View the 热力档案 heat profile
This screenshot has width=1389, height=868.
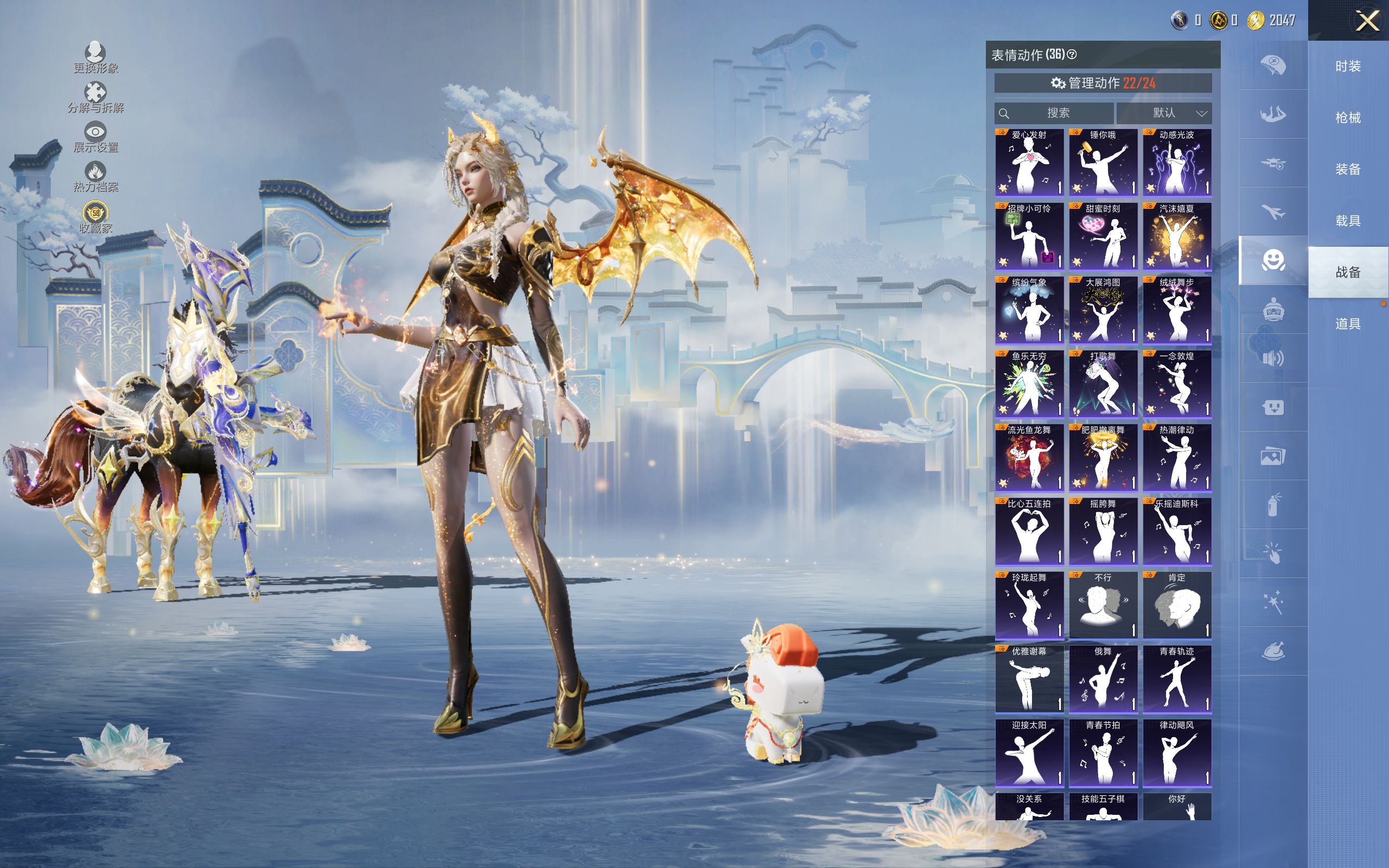click(95, 177)
